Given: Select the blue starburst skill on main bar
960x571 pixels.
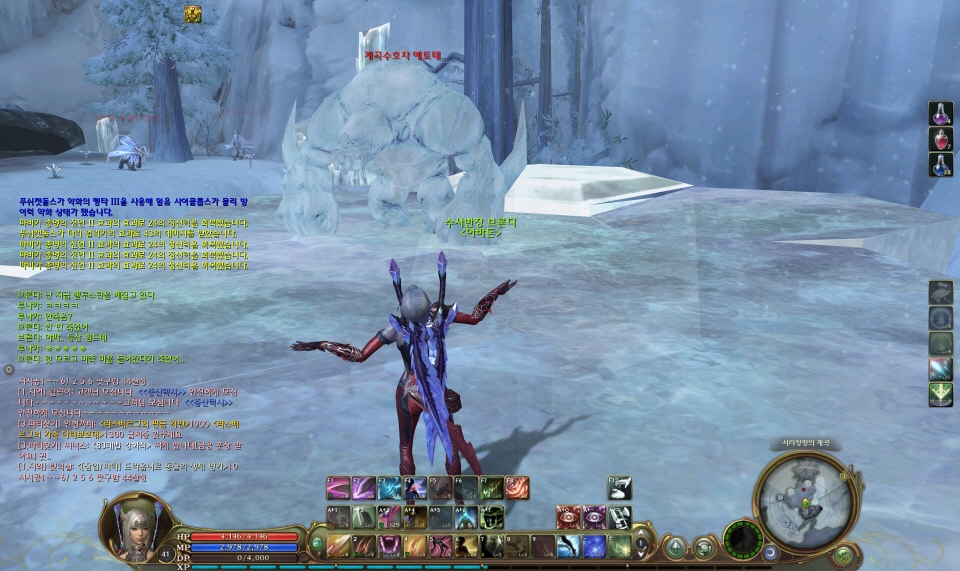Looking at the screenshot, I should point(594,546).
